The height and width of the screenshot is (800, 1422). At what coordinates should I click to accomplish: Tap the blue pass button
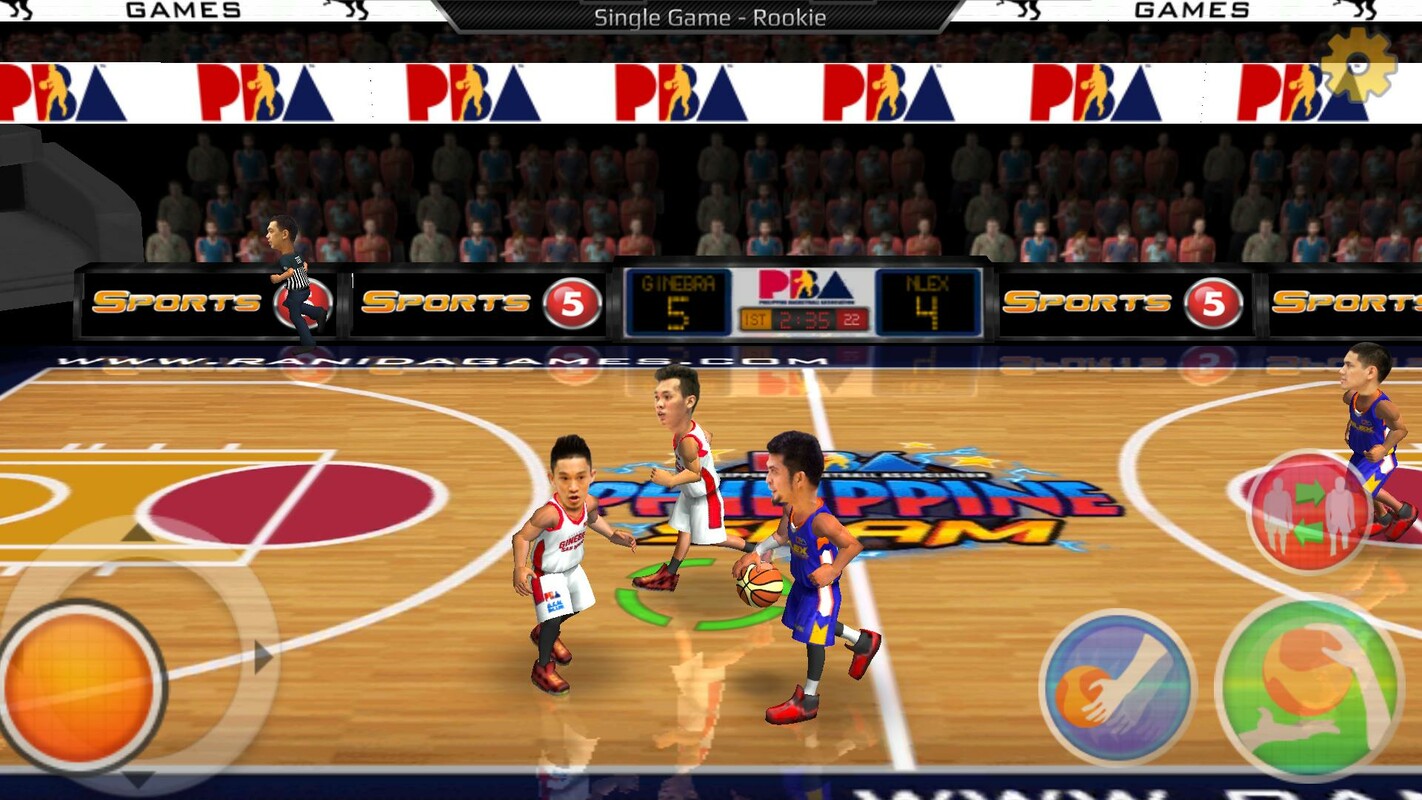[1118, 688]
